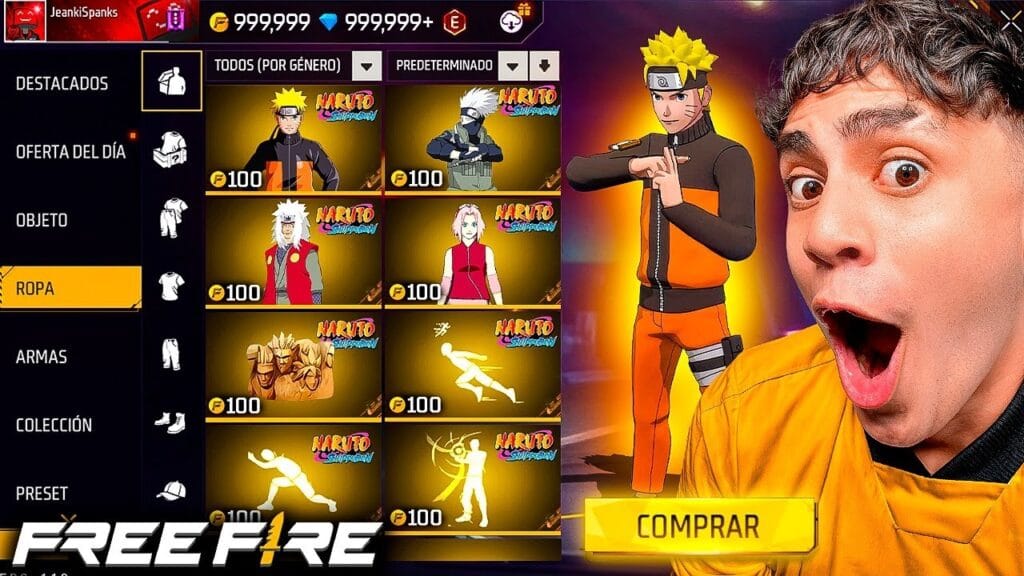The image size is (1024, 576).
Task: Select the Naruto outfit card
Action: (x=294, y=138)
